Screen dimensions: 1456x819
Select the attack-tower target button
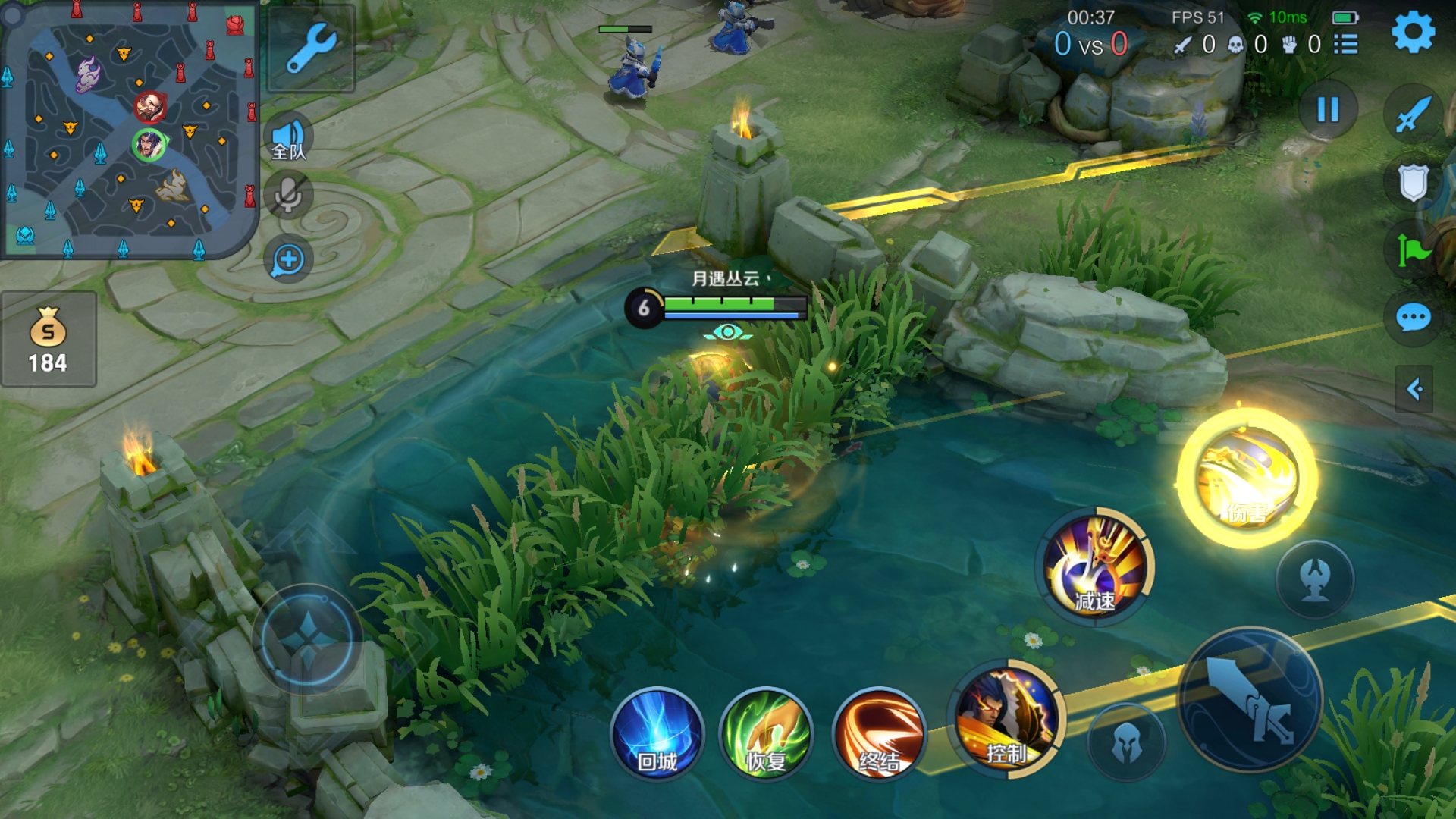click(1315, 579)
